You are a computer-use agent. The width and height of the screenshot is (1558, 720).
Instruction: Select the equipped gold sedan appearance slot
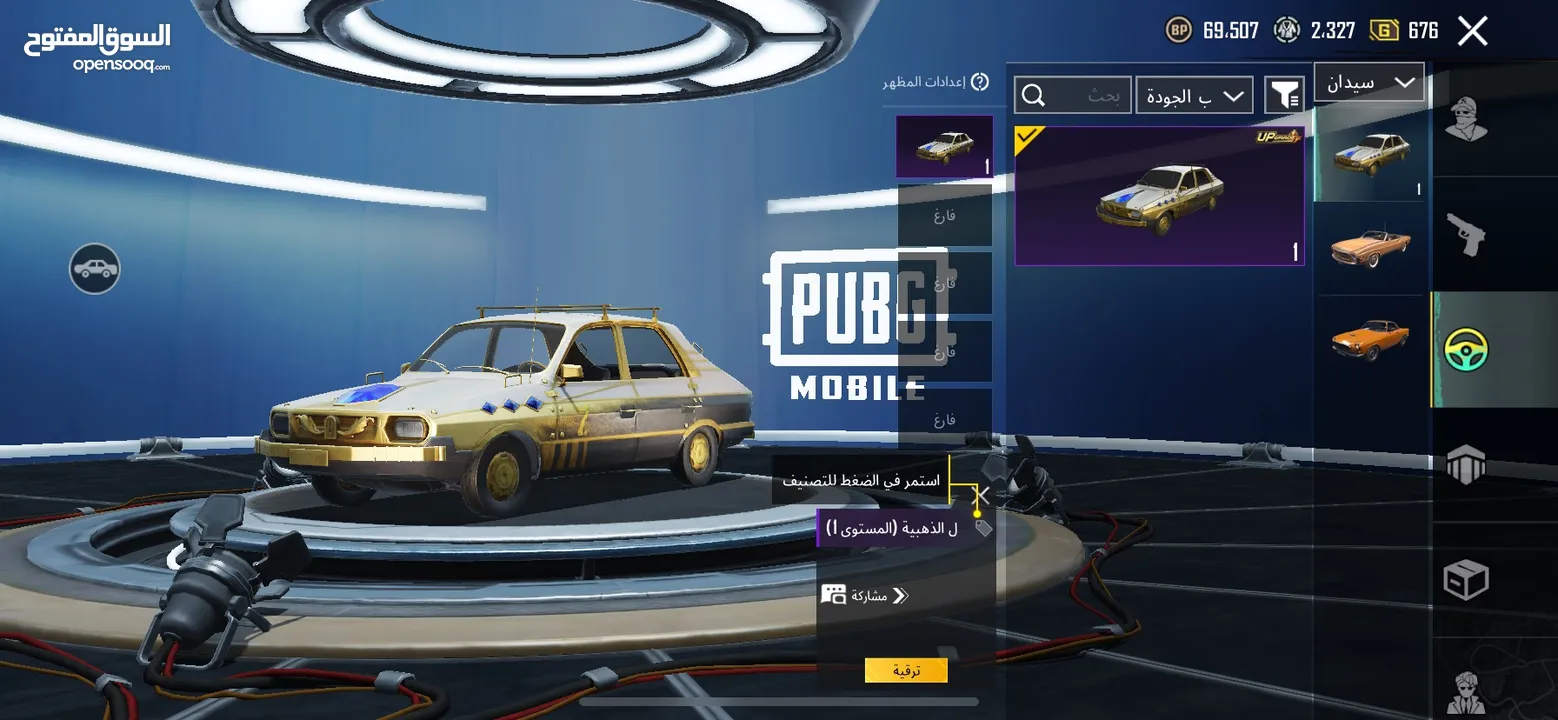pos(944,147)
